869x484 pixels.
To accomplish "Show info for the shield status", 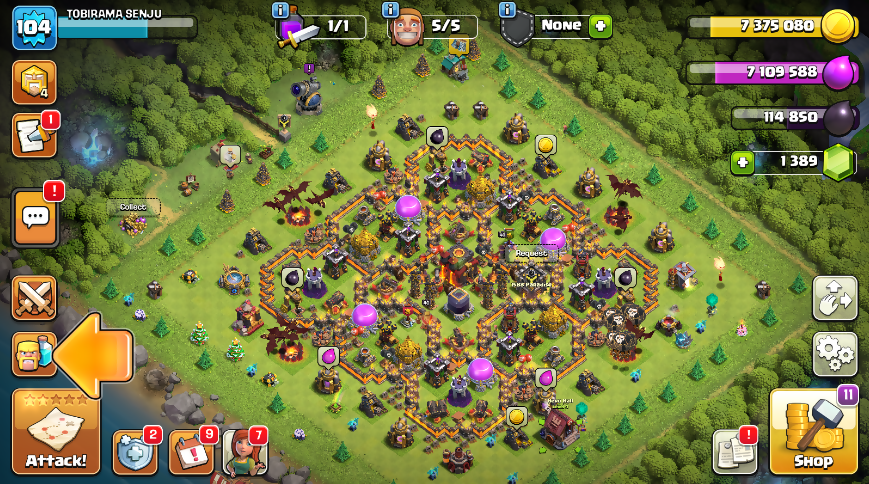I will [507, 10].
